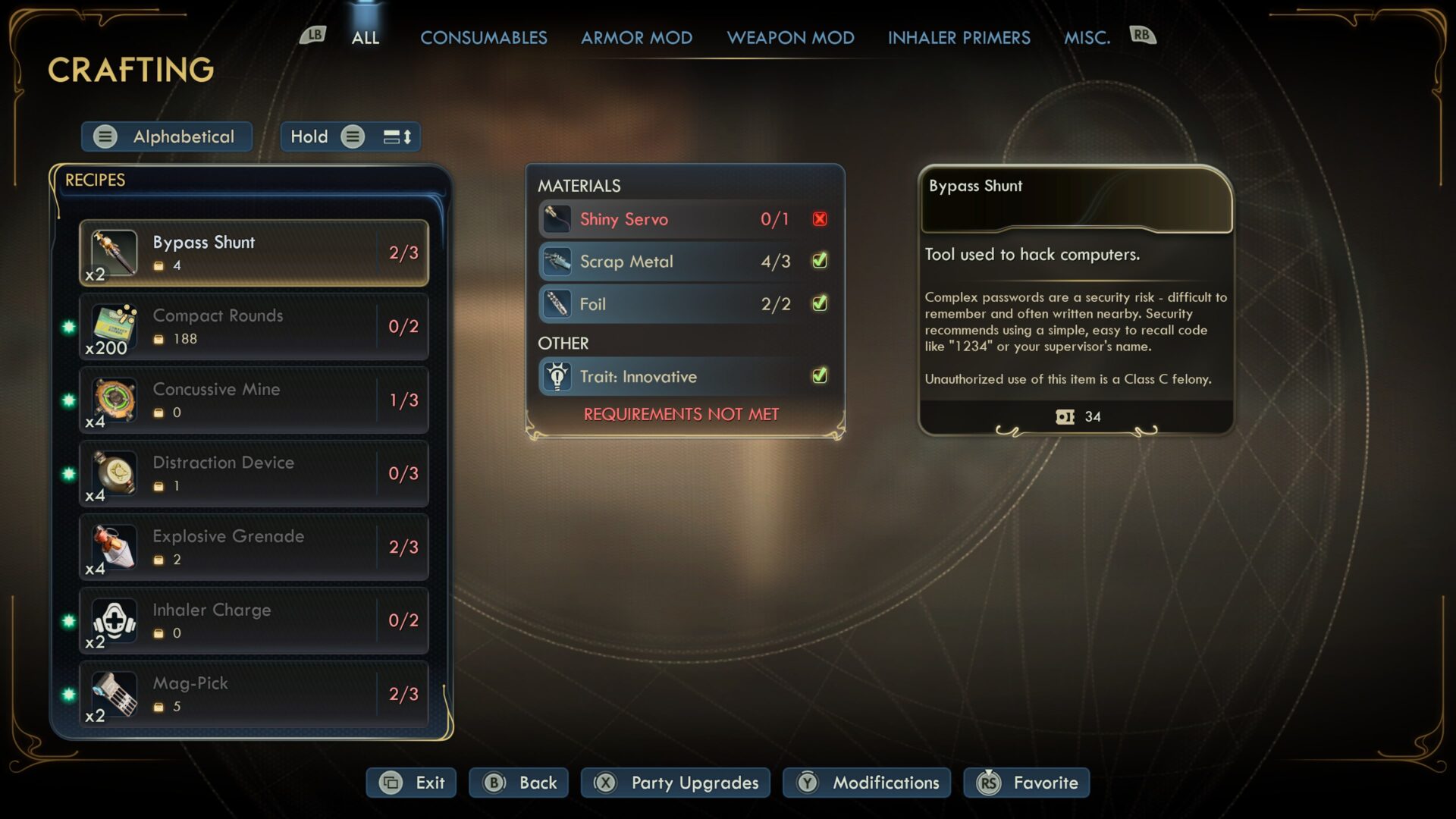Open the Consumables tab

click(483, 37)
